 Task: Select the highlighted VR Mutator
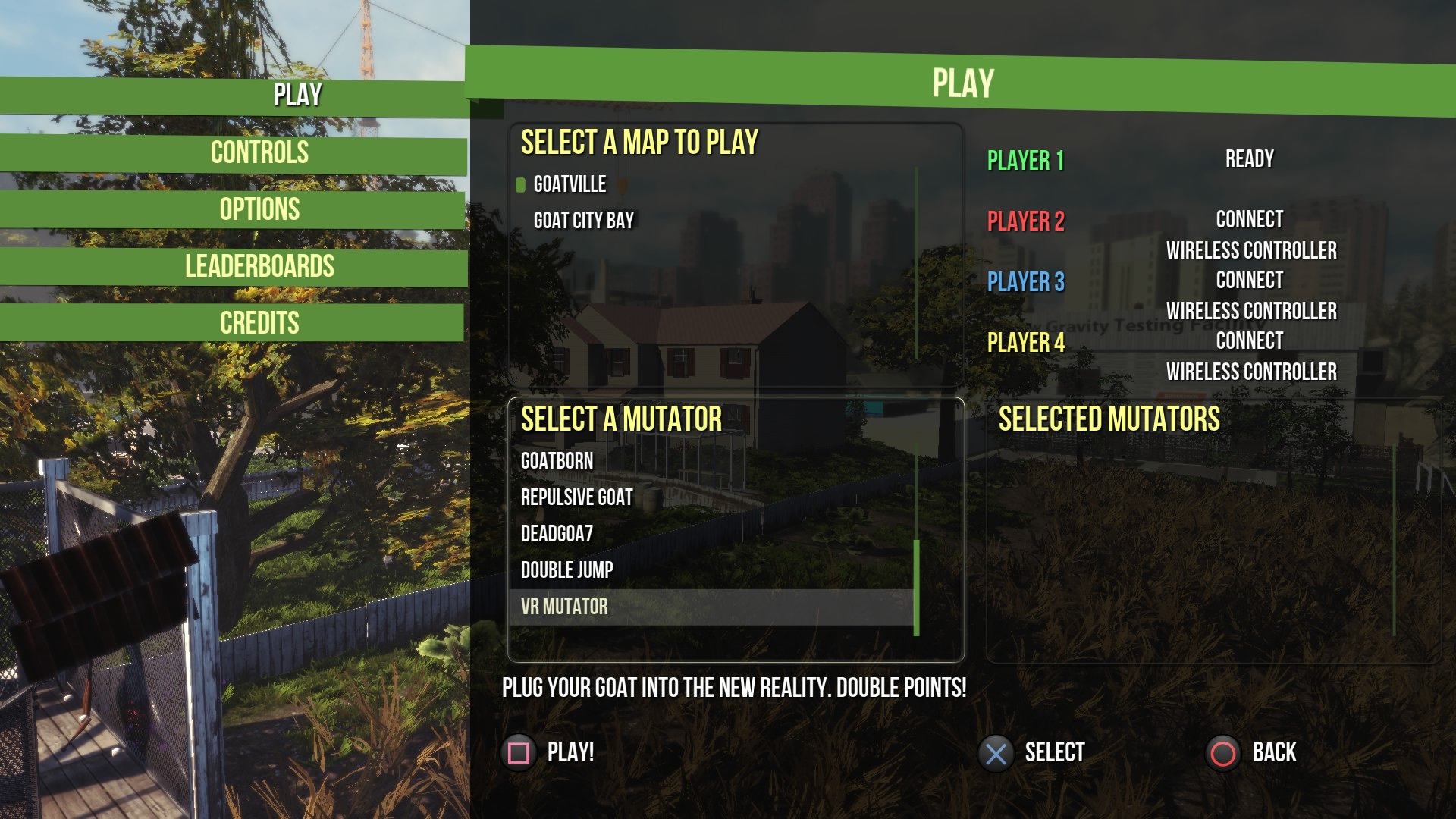click(564, 607)
